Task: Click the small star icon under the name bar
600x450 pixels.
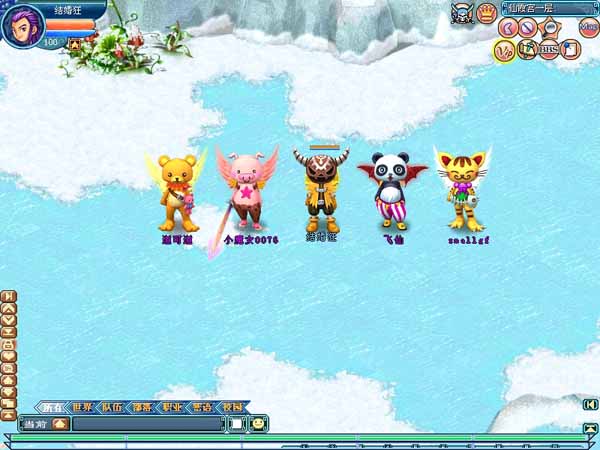Action: pos(75,44)
